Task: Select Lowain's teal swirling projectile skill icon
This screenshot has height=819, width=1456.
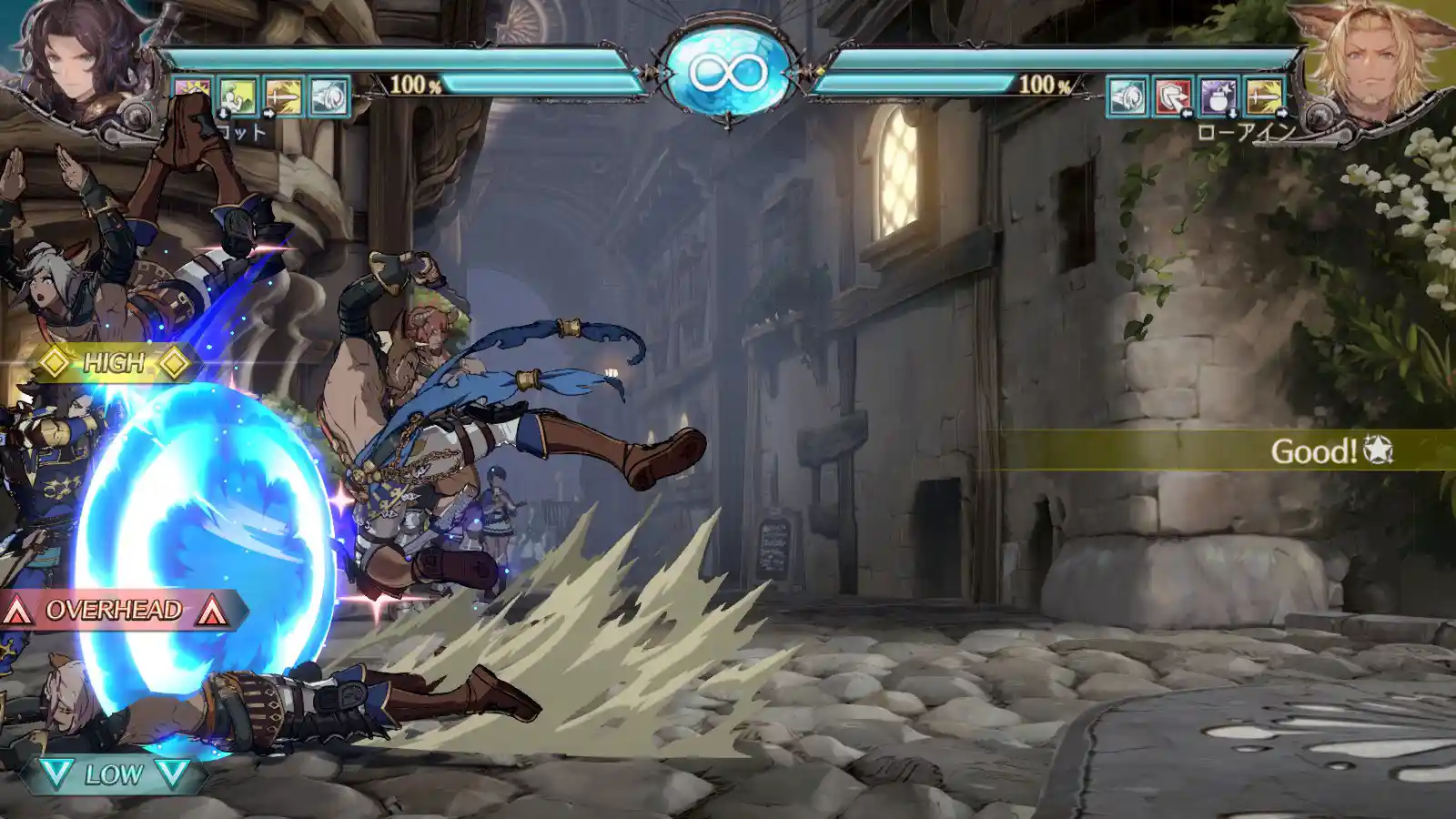Action: tap(1127, 96)
